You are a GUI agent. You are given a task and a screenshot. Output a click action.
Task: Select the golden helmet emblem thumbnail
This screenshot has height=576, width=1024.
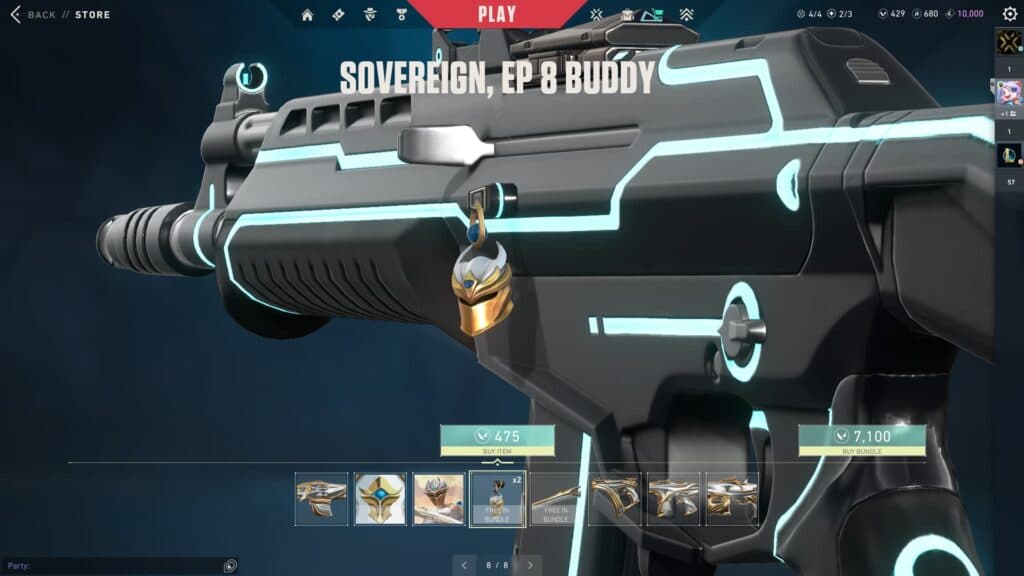click(x=380, y=499)
